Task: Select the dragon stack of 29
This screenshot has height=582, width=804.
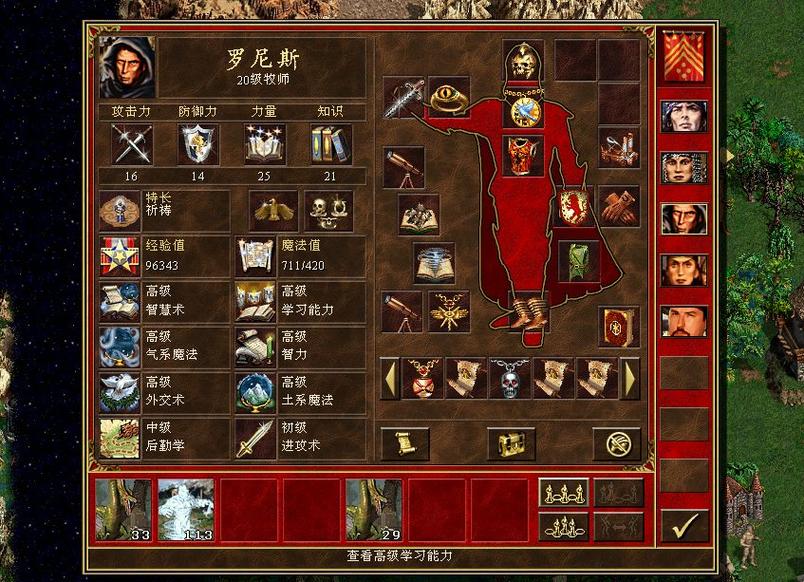Action: 373,510
